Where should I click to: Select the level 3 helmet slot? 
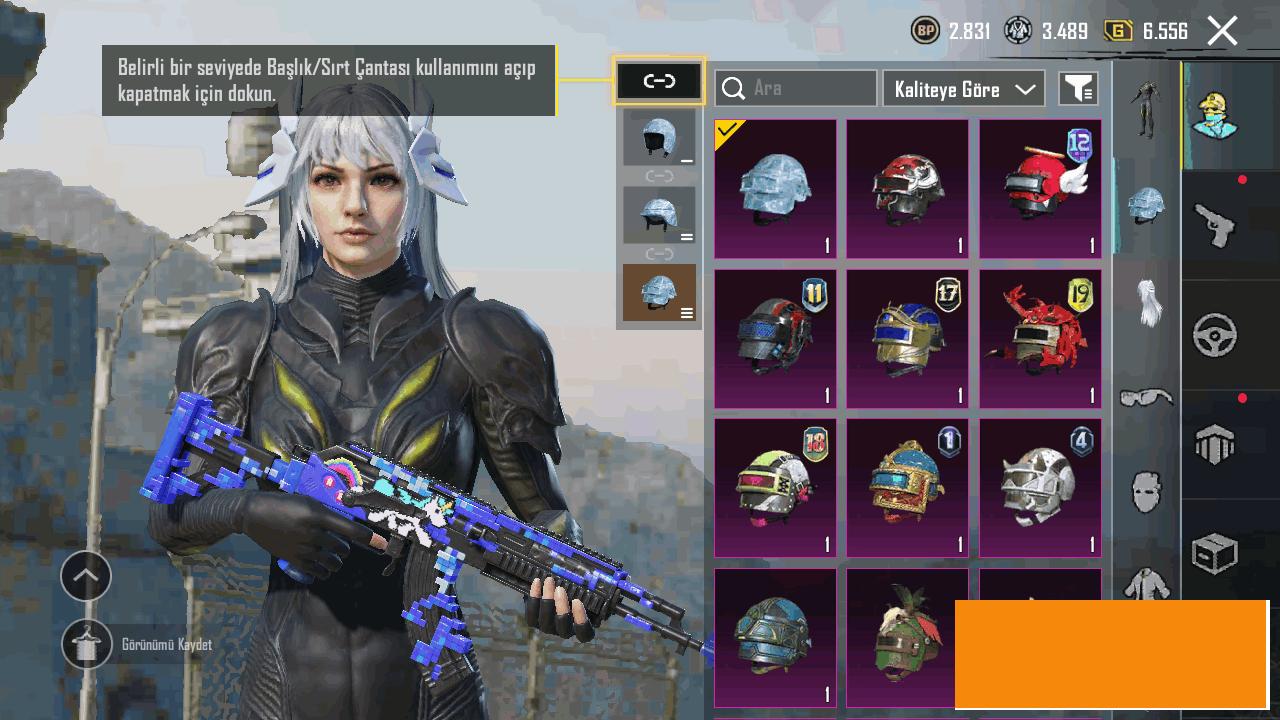(x=659, y=293)
